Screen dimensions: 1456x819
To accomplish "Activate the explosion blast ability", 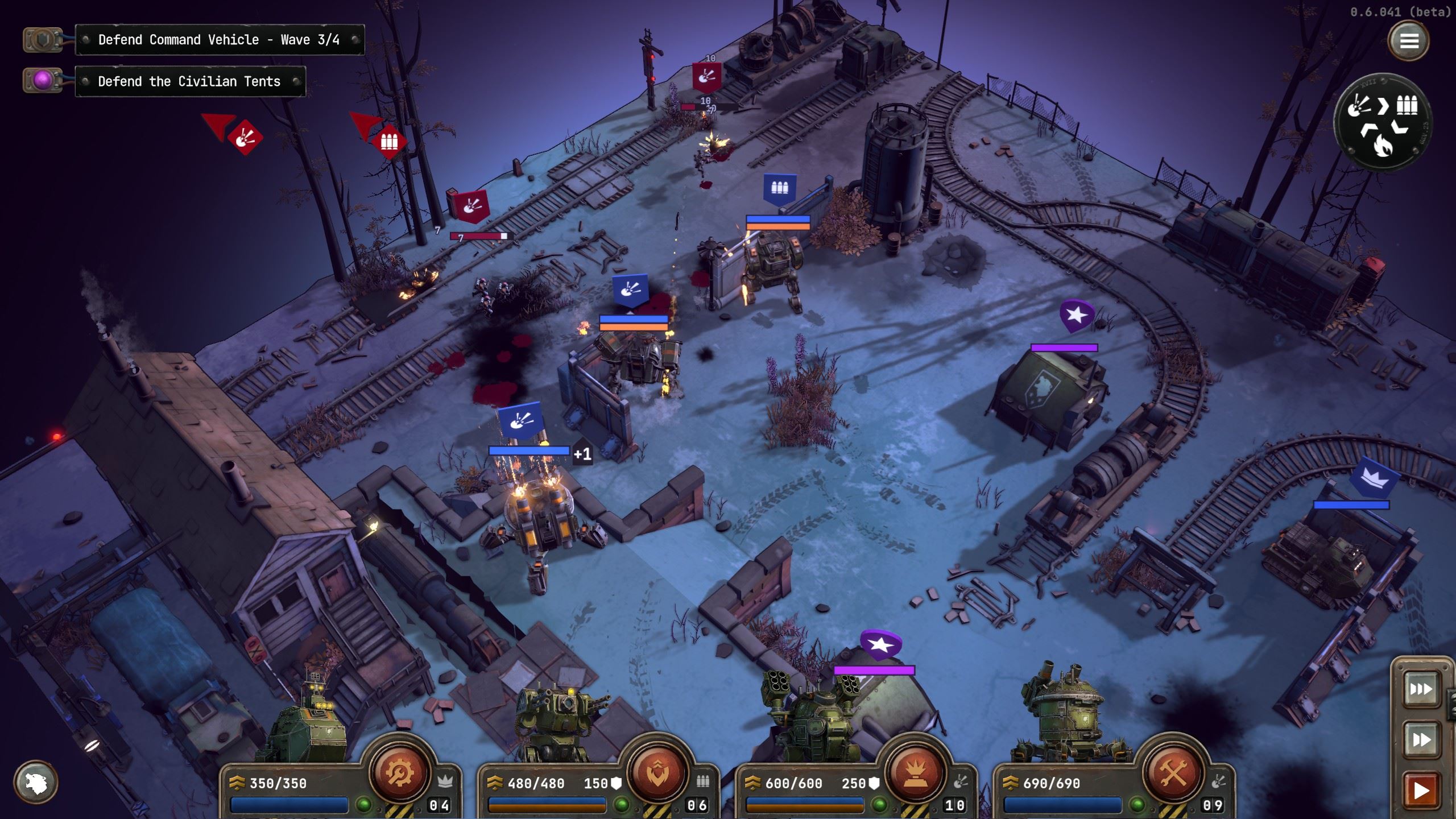I will [915, 772].
